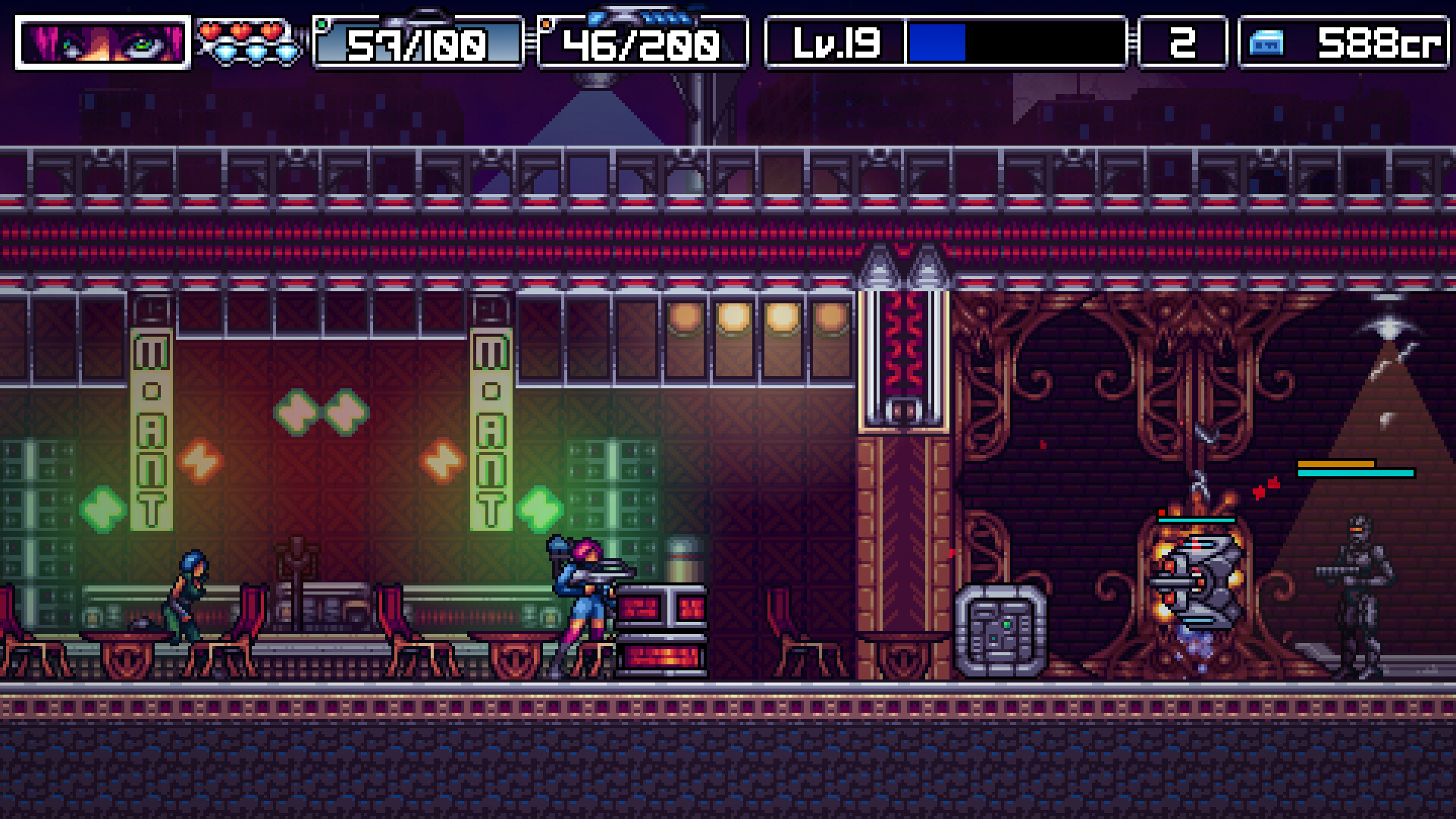Click the orange dot on the ammo meter

pyautogui.click(x=545, y=24)
